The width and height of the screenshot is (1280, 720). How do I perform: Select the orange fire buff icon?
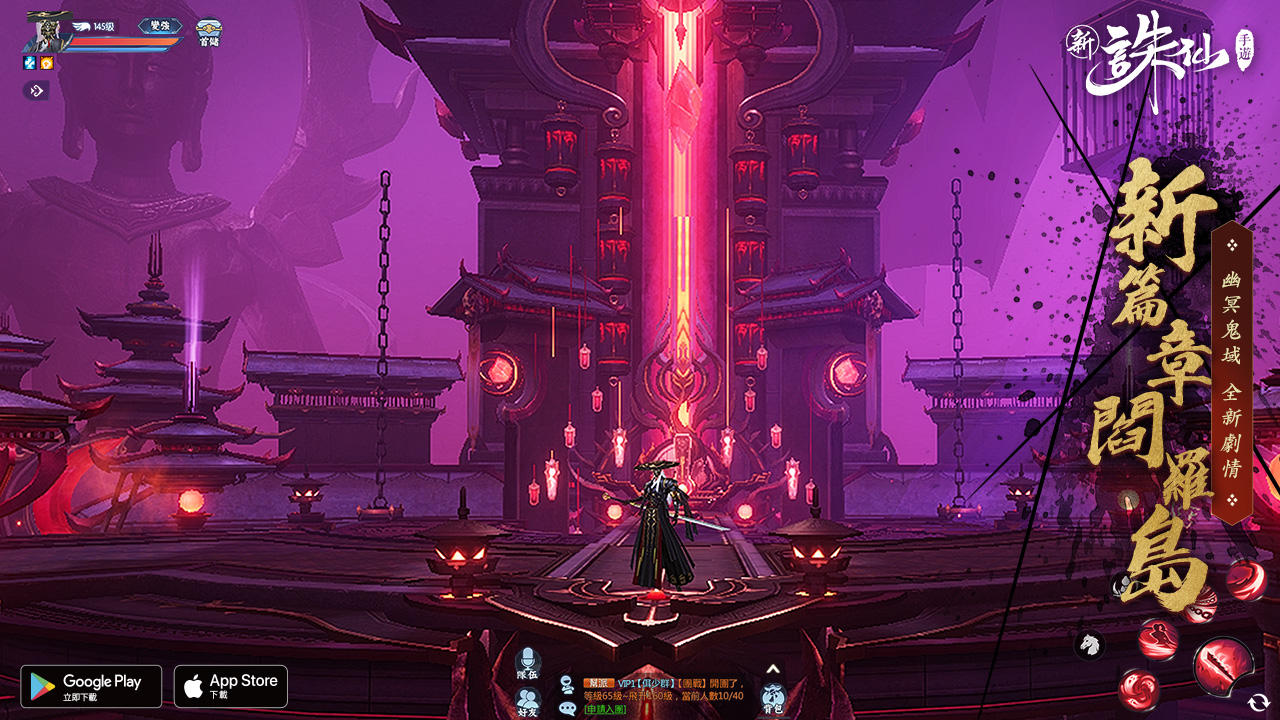(47, 63)
